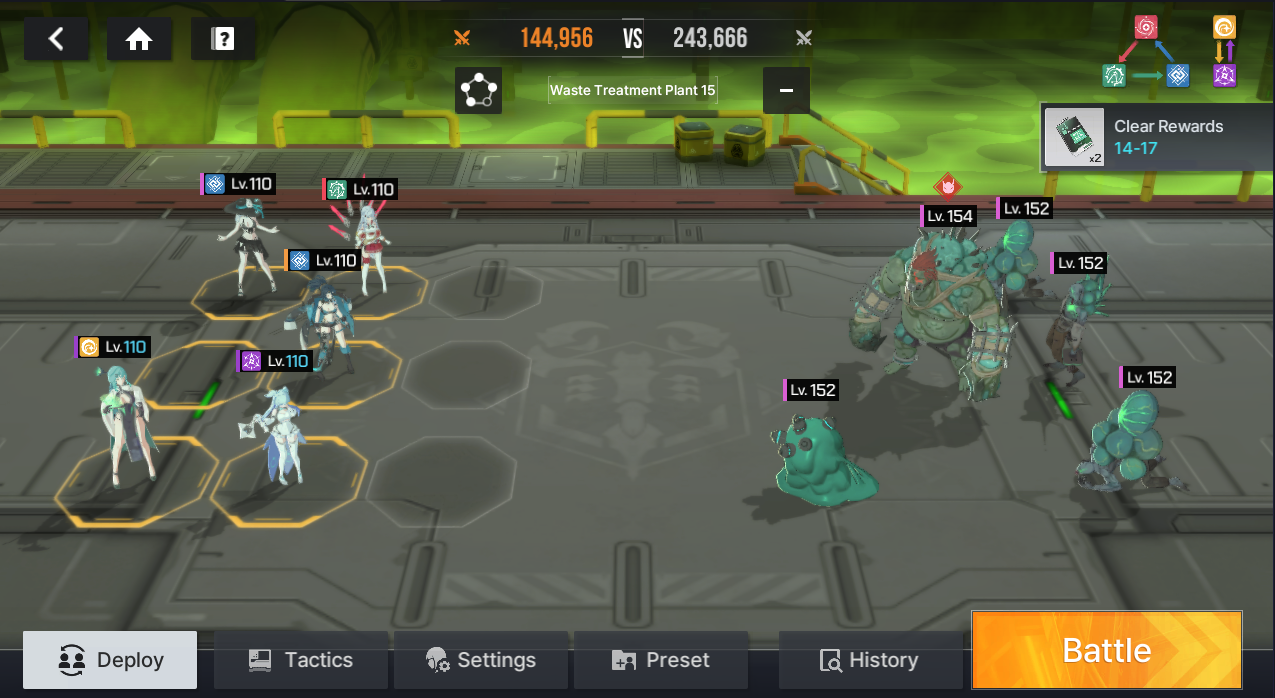Open the formation pattern icon
This screenshot has height=698, width=1275.
pos(478,90)
